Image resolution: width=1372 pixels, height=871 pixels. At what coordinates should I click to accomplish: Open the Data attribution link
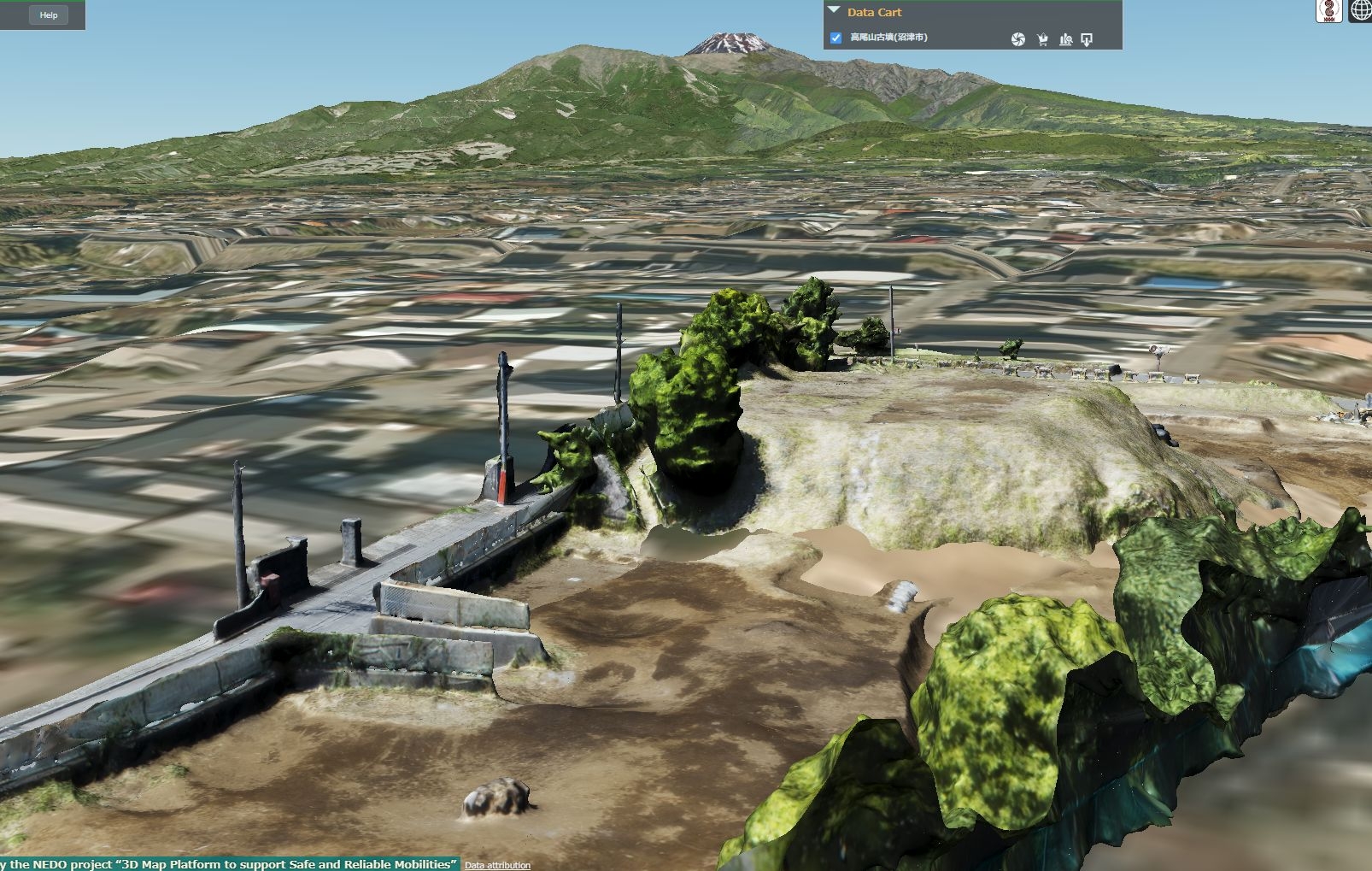[x=497, y=865]
